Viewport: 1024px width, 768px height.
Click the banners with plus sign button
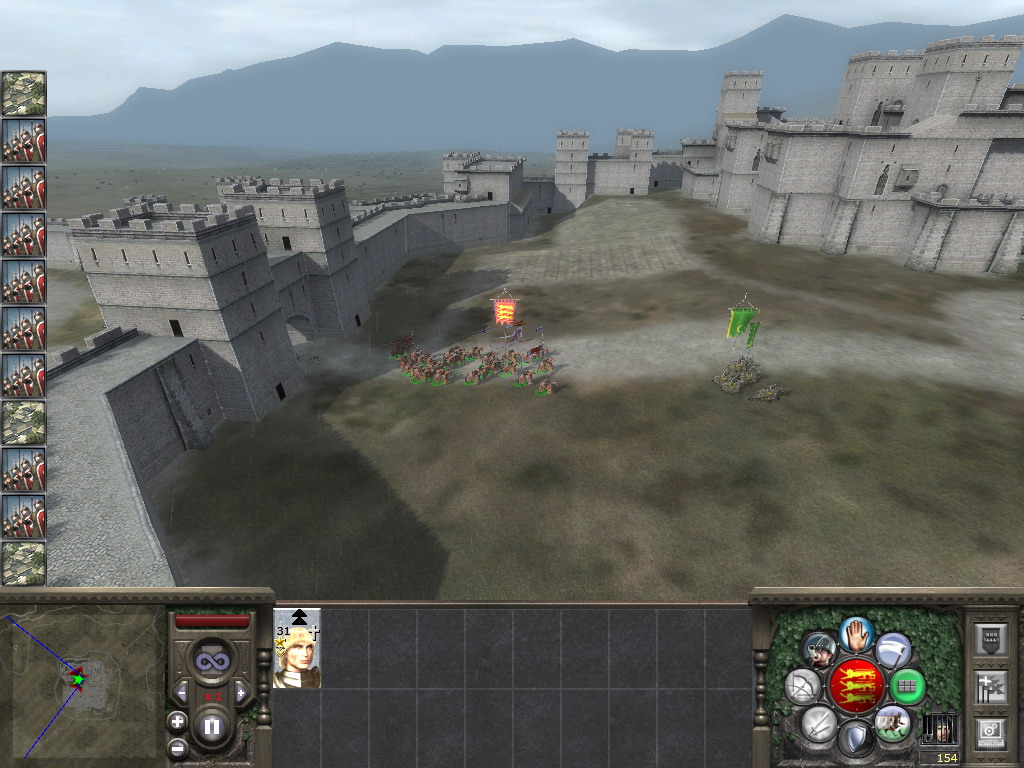(x=990, y=687)
